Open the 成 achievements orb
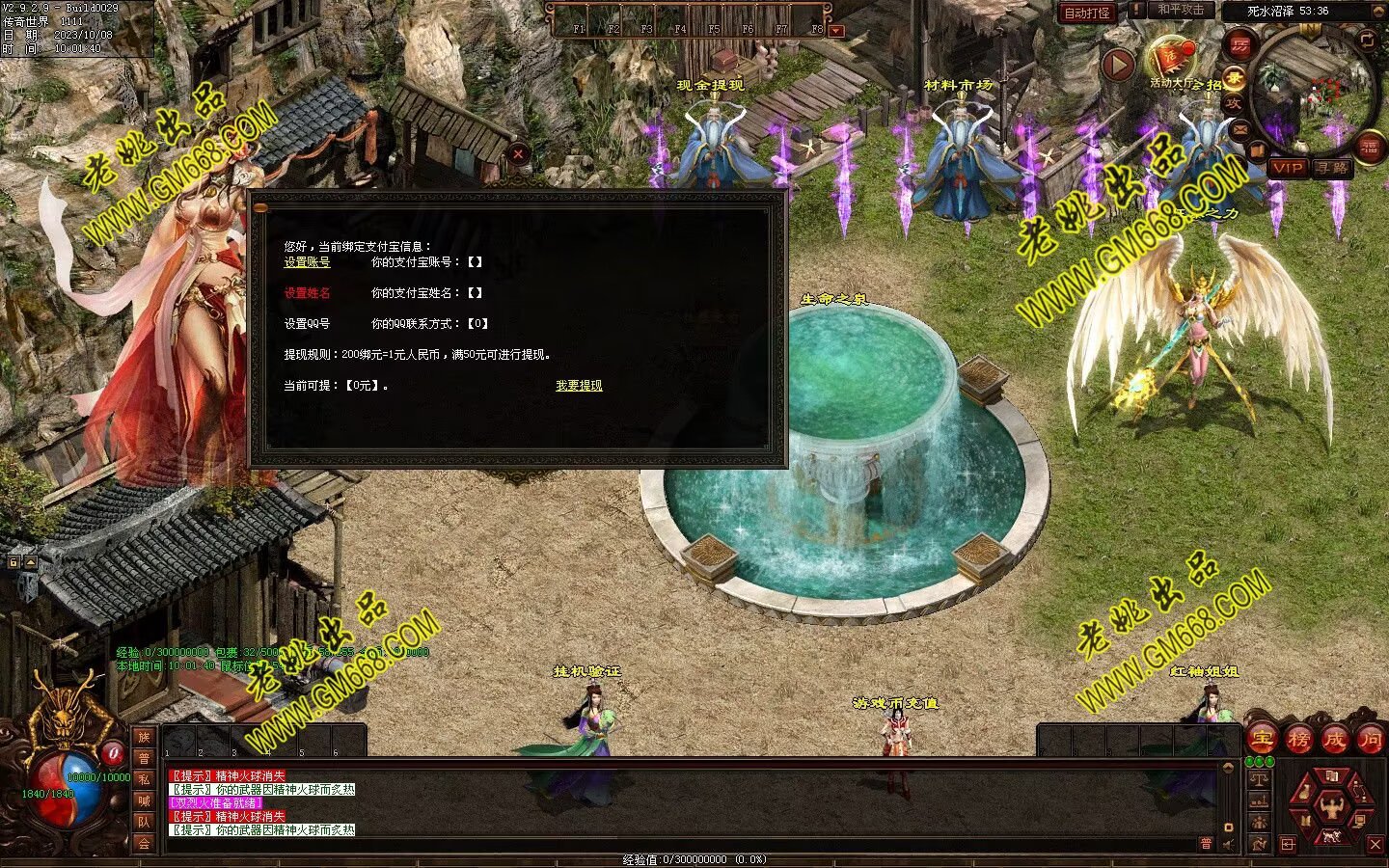1389x868 pixels. pos(1334,740)
